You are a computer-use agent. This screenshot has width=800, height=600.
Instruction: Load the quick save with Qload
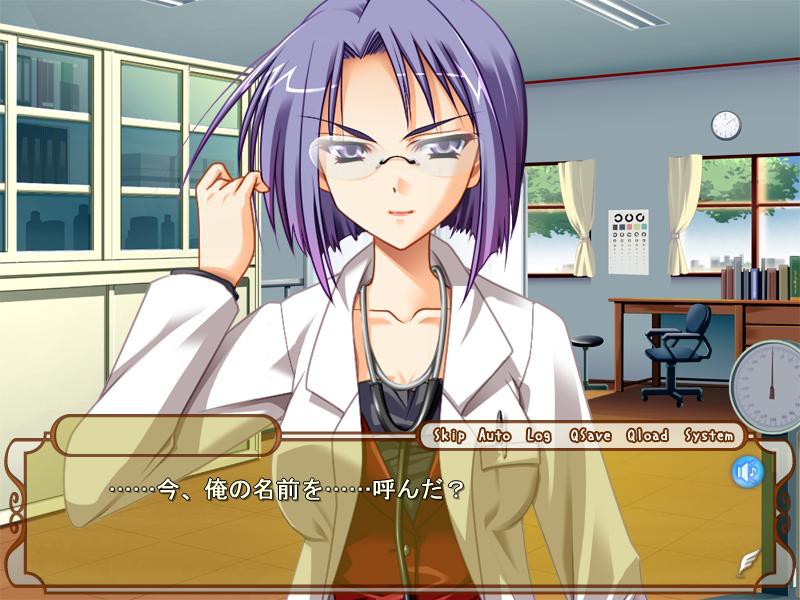pos(647,435)
